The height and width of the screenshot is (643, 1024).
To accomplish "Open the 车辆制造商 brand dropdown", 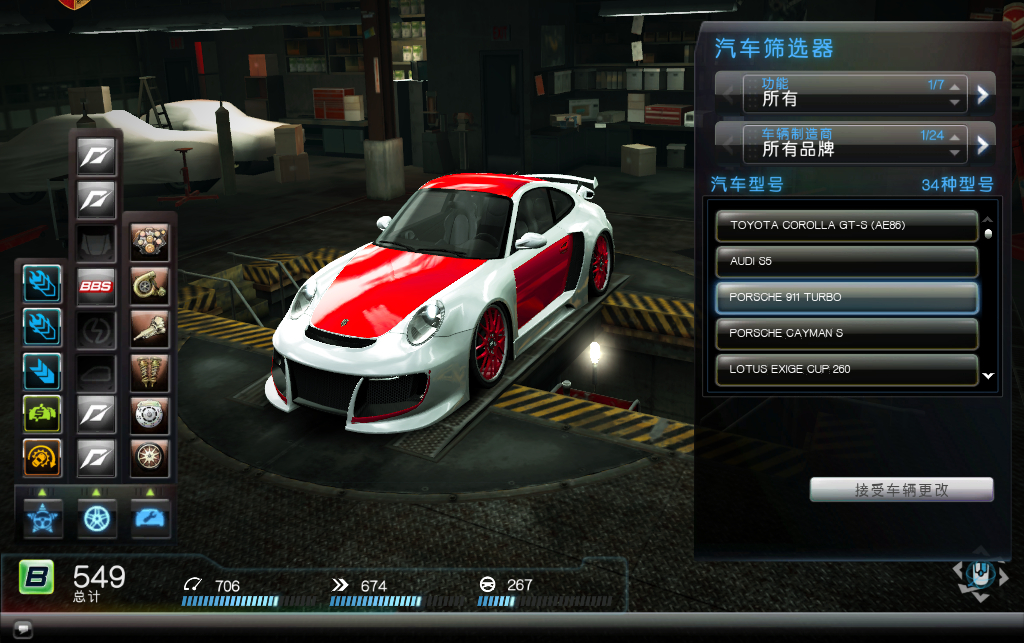I will click(x=855, y=145).
